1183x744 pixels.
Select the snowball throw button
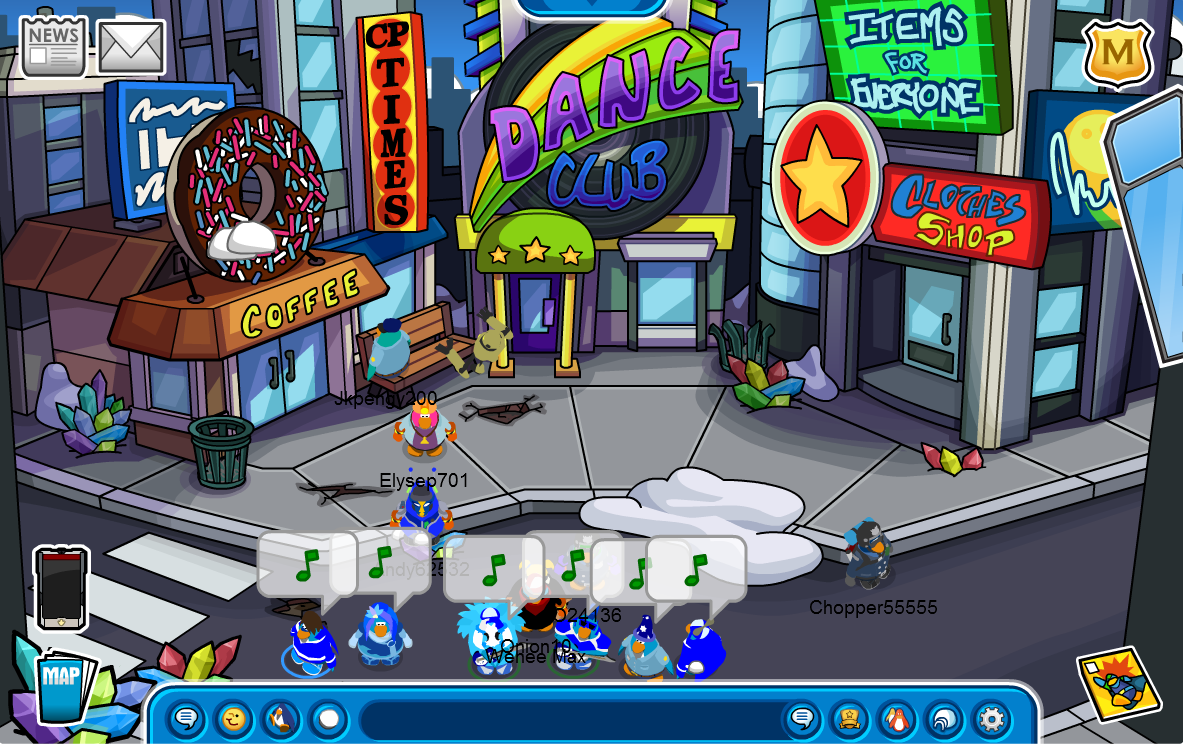click(328, 719)
